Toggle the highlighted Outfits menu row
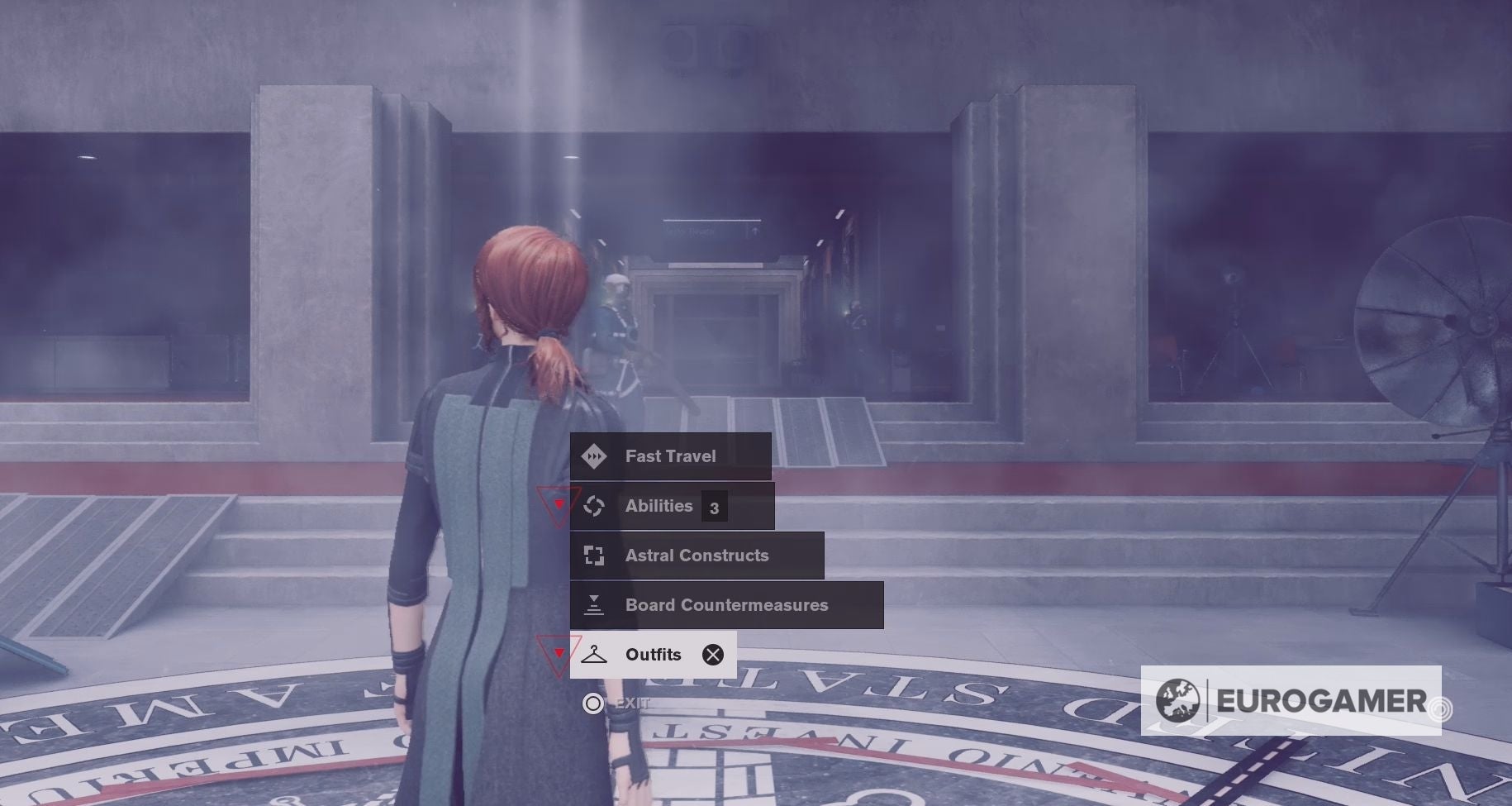1512x806 pixels. pos(653,654)
